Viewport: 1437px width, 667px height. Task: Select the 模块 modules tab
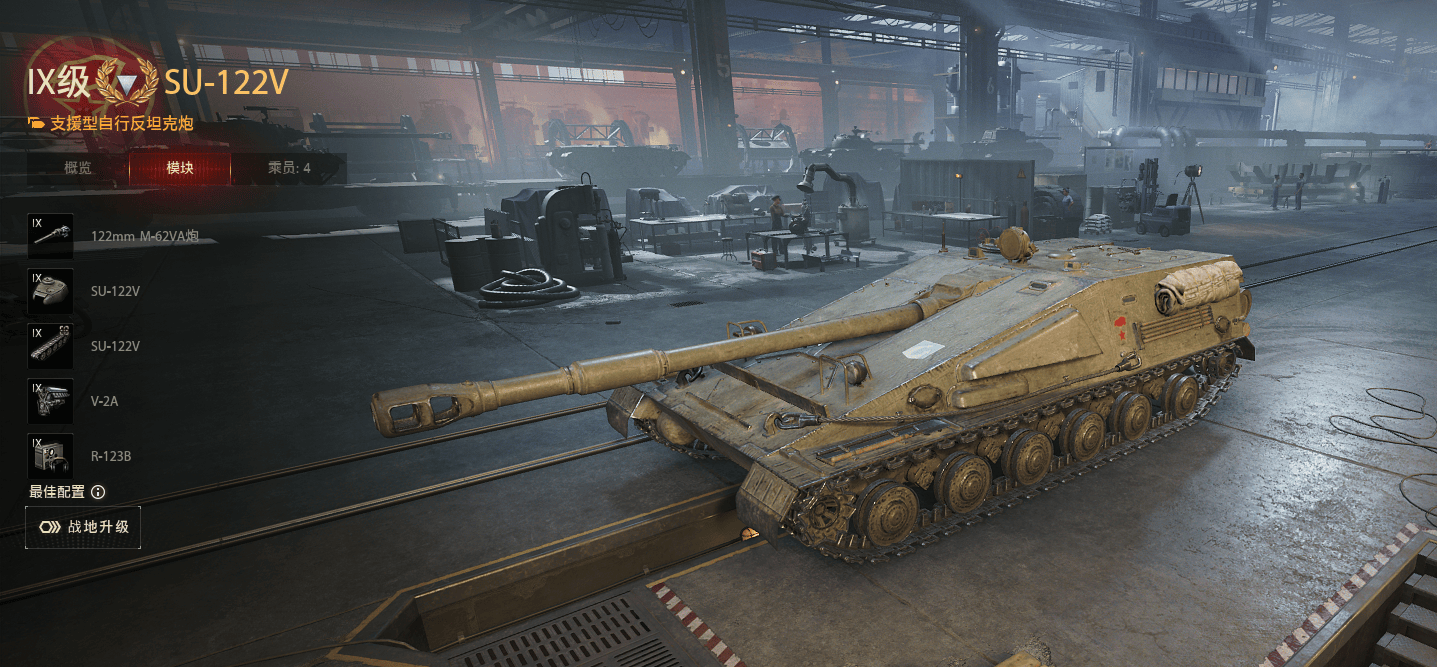[x=180, y=168]
